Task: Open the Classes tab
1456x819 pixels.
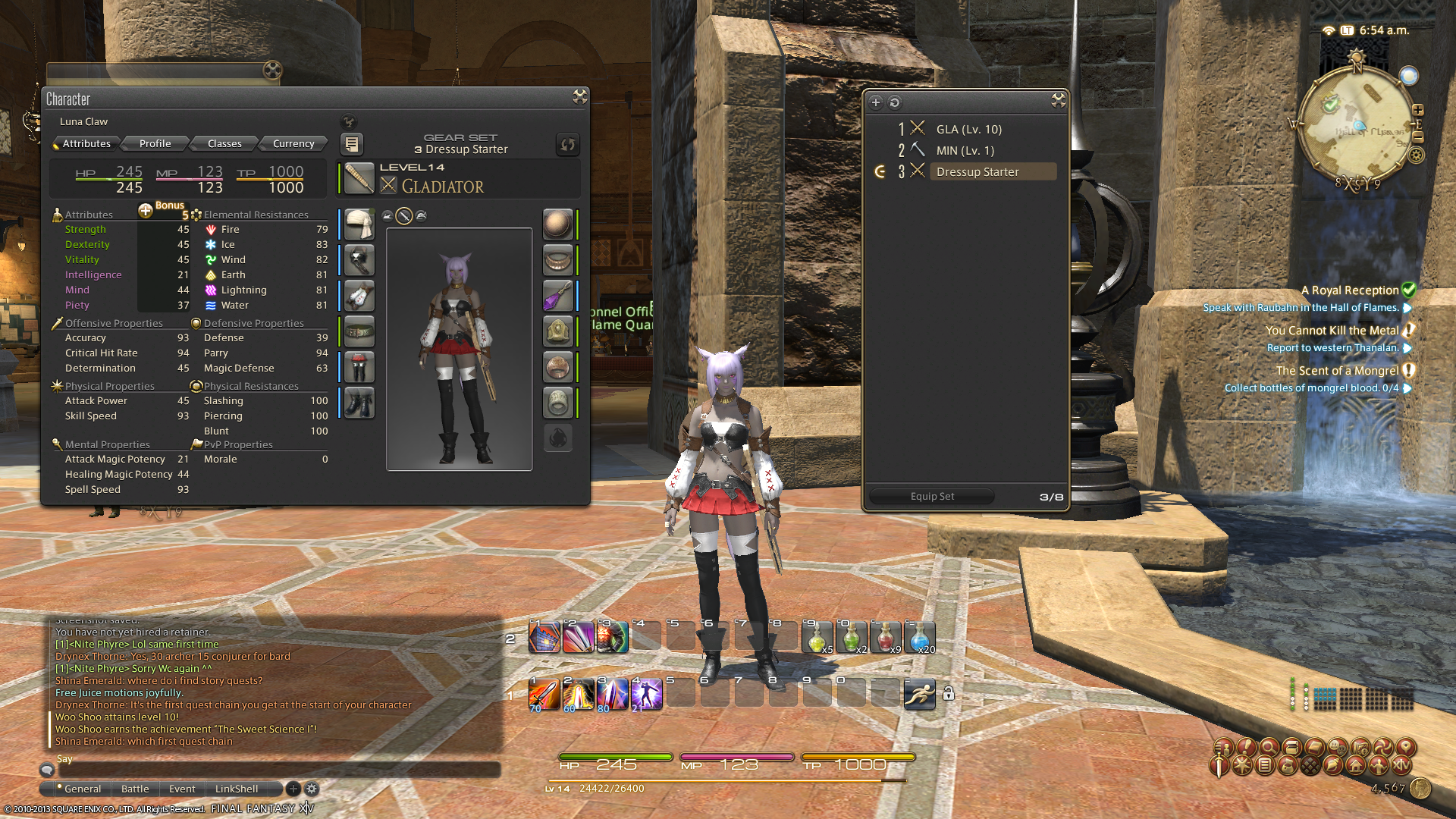Action: (224, 143)
